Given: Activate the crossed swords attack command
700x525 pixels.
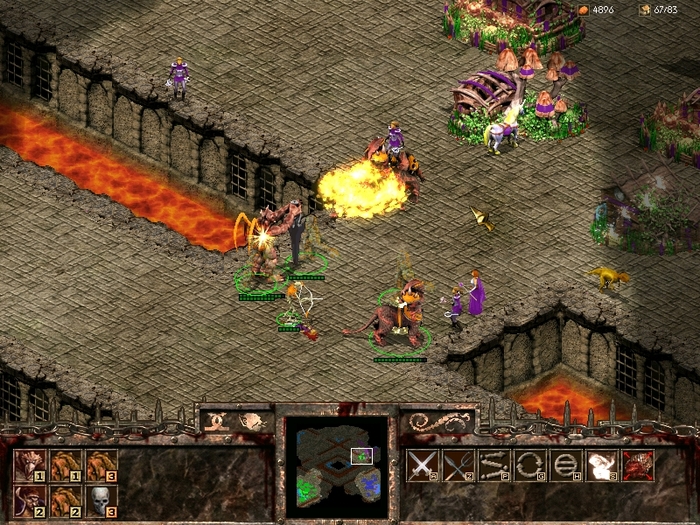Looking at the screenshot, I should tap(421, 465).
